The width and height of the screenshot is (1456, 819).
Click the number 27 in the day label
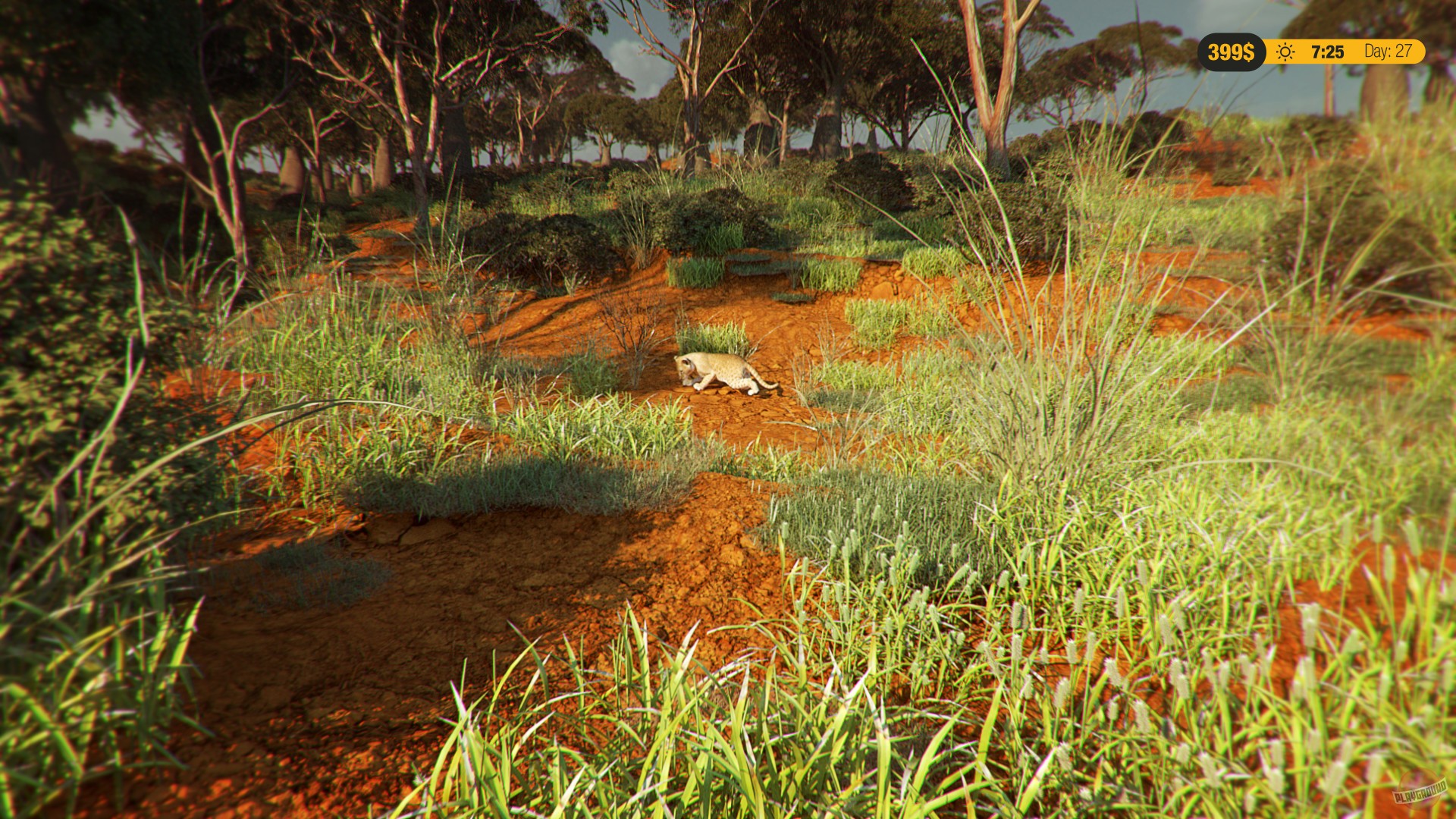(x=1404, y=52)
